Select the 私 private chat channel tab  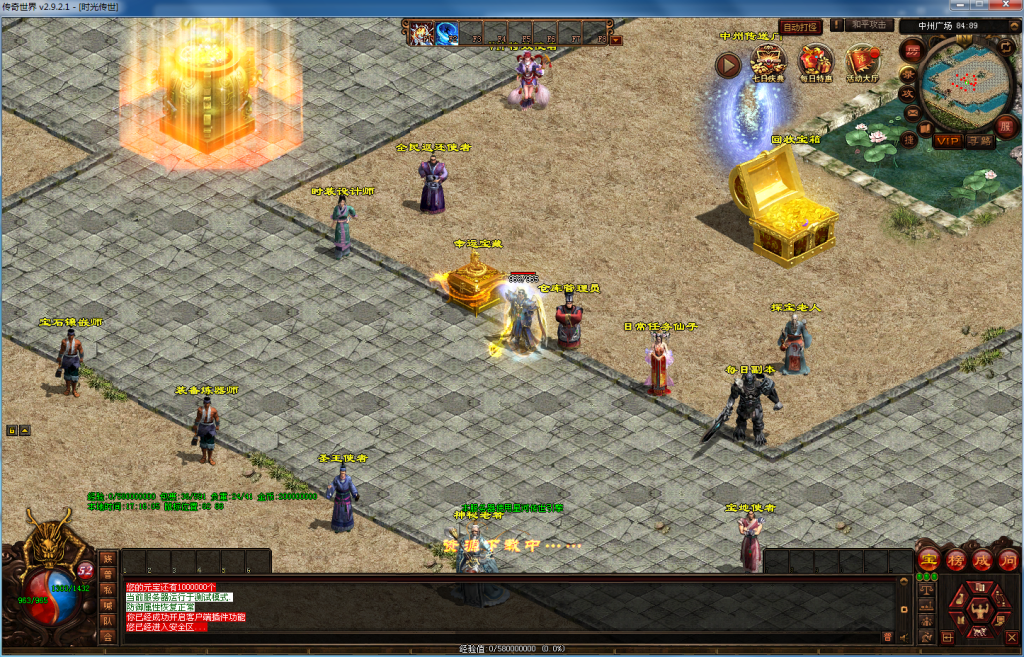[x=107, y=589]
